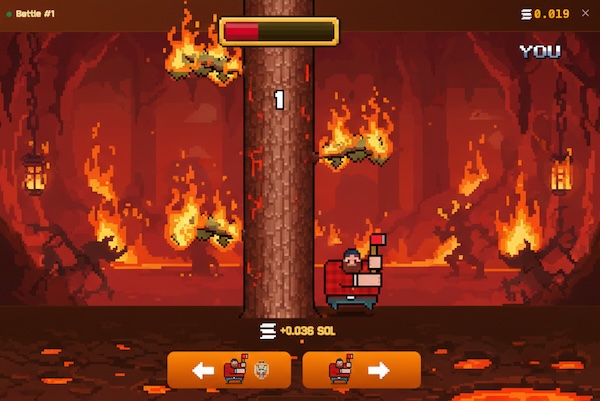The width and height of the screenshot is (600, 401).
Task: Chop on the left side button
Action: [229, 370]
